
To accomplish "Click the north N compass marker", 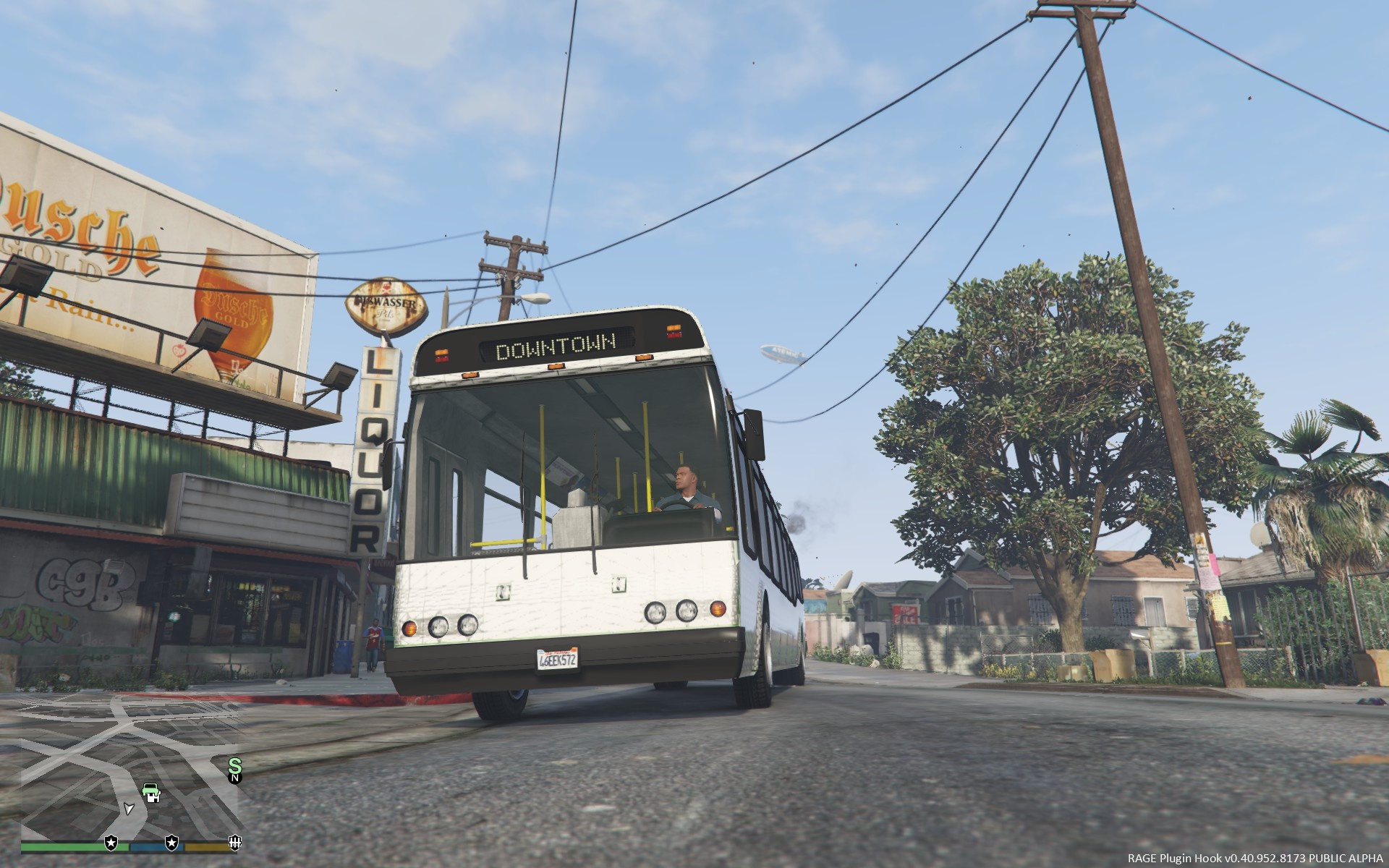I will click(234, 778).
